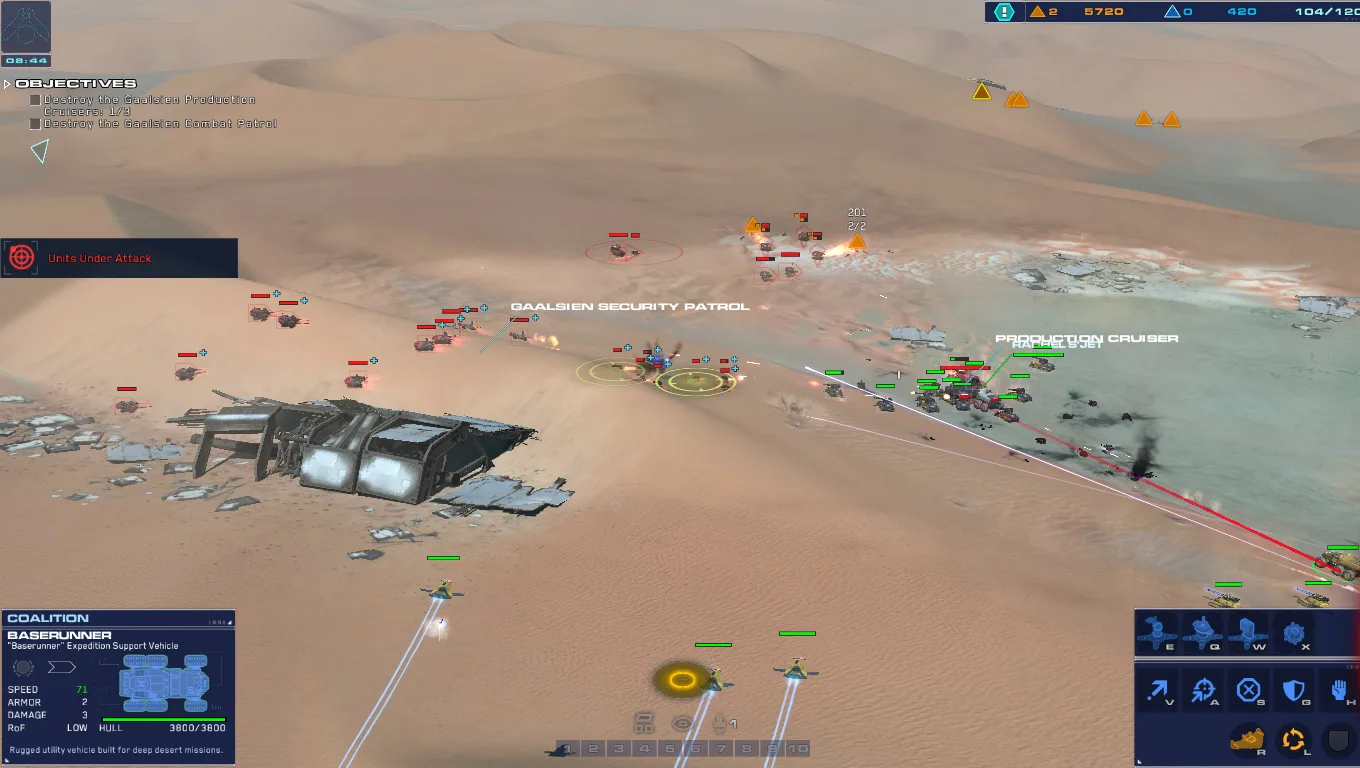Check the Destroy Gaalsien Combat Patrol objective box
This screenshot has height=768, width=1360.
(x=37, y=123)
